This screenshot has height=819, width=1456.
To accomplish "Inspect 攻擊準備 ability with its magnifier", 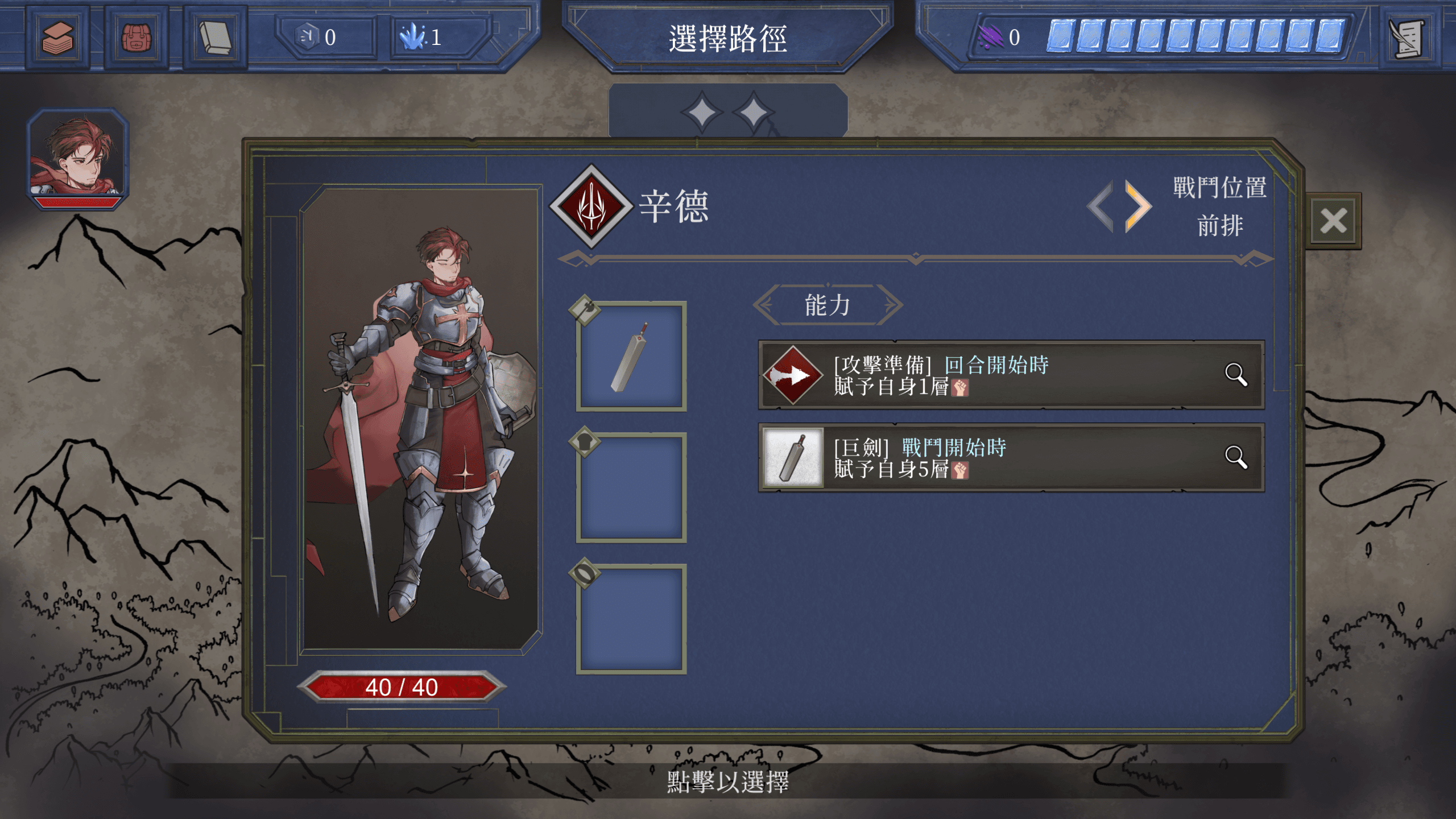I will 1235,375.
